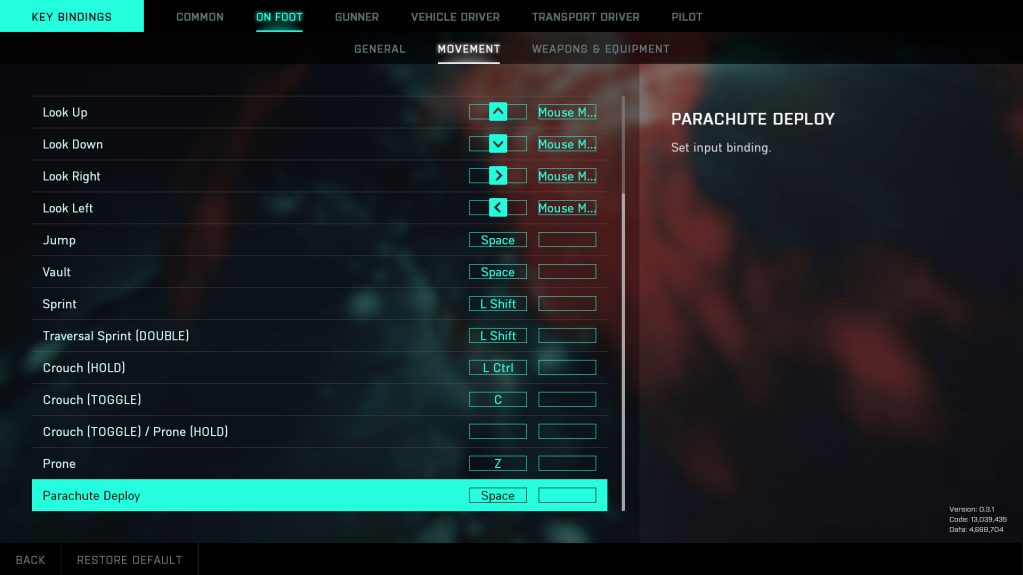The height and width of the screenshot is (575, 1023).
Task: Select the Look Down binding row
Action: click(200, 144)
